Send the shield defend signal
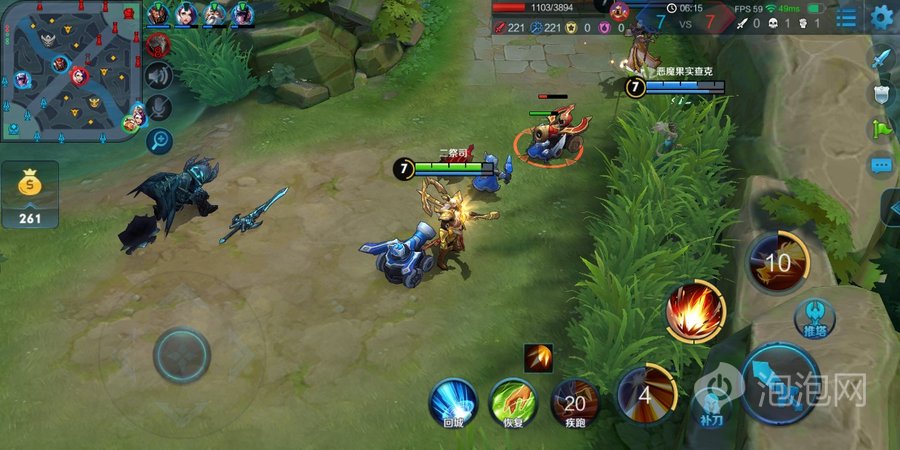 pyautogui.click(x=881, y=93)
